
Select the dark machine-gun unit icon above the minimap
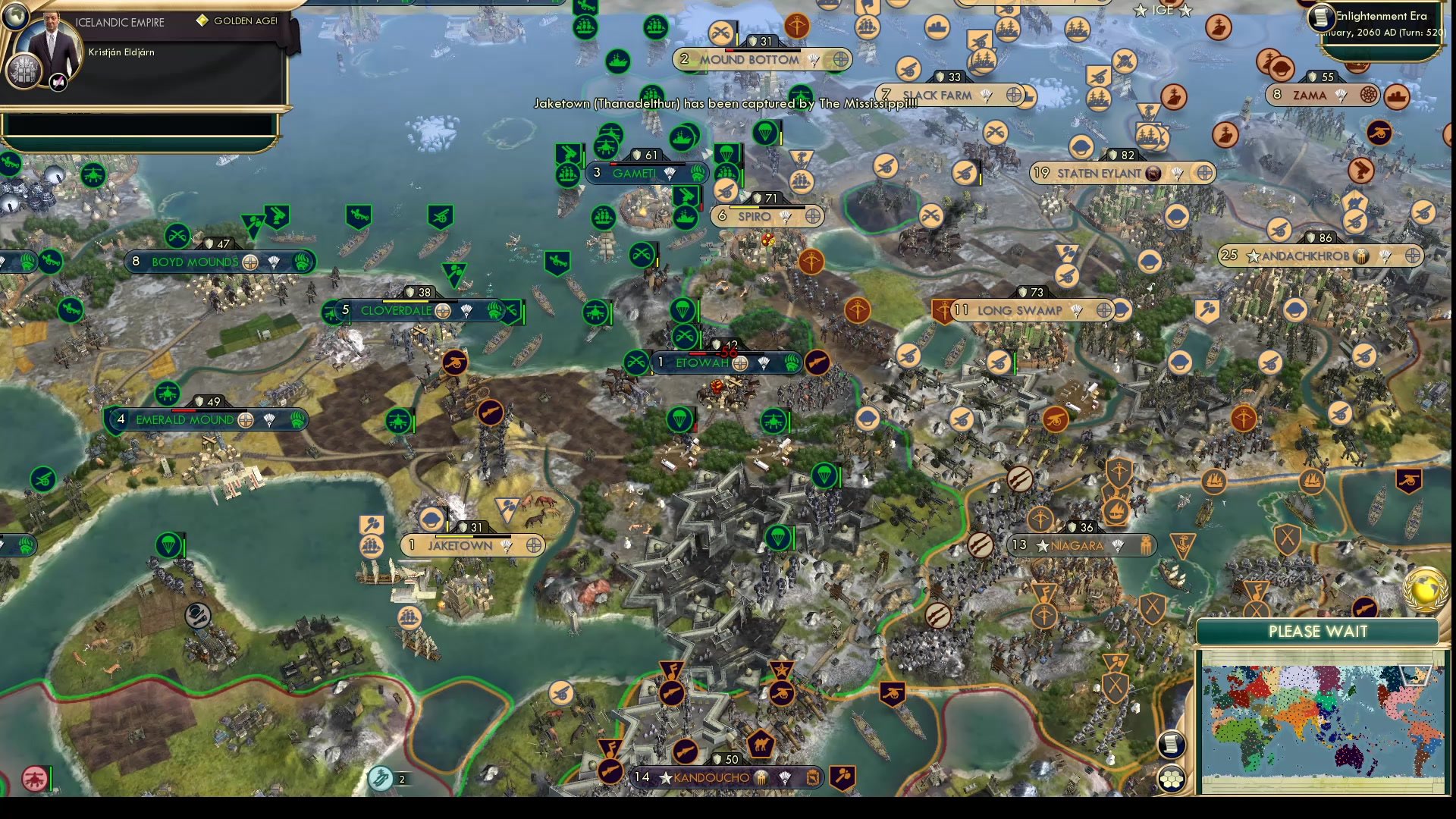click(x=1366, y=606)
